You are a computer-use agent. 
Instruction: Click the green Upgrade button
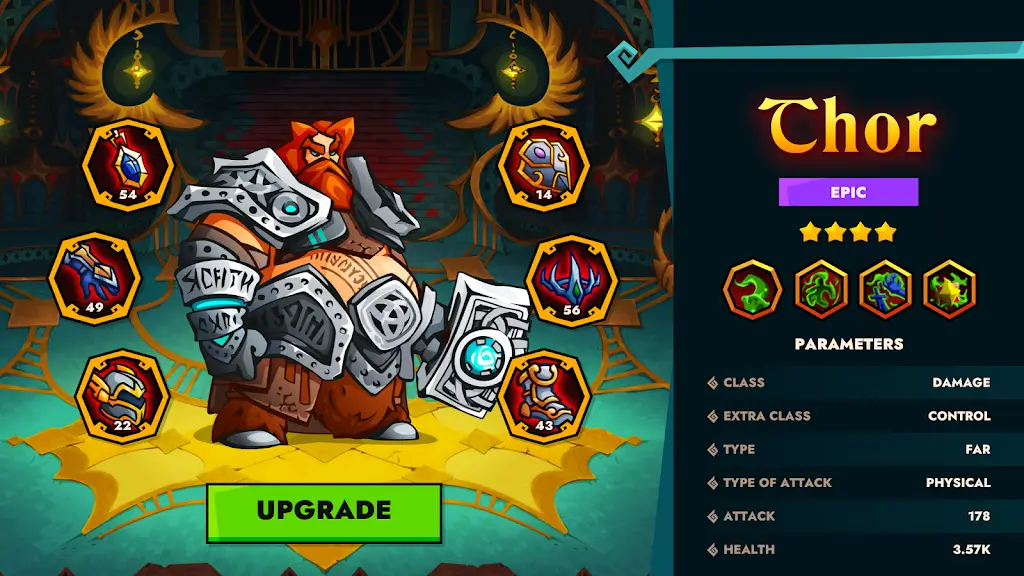[324, 512]
